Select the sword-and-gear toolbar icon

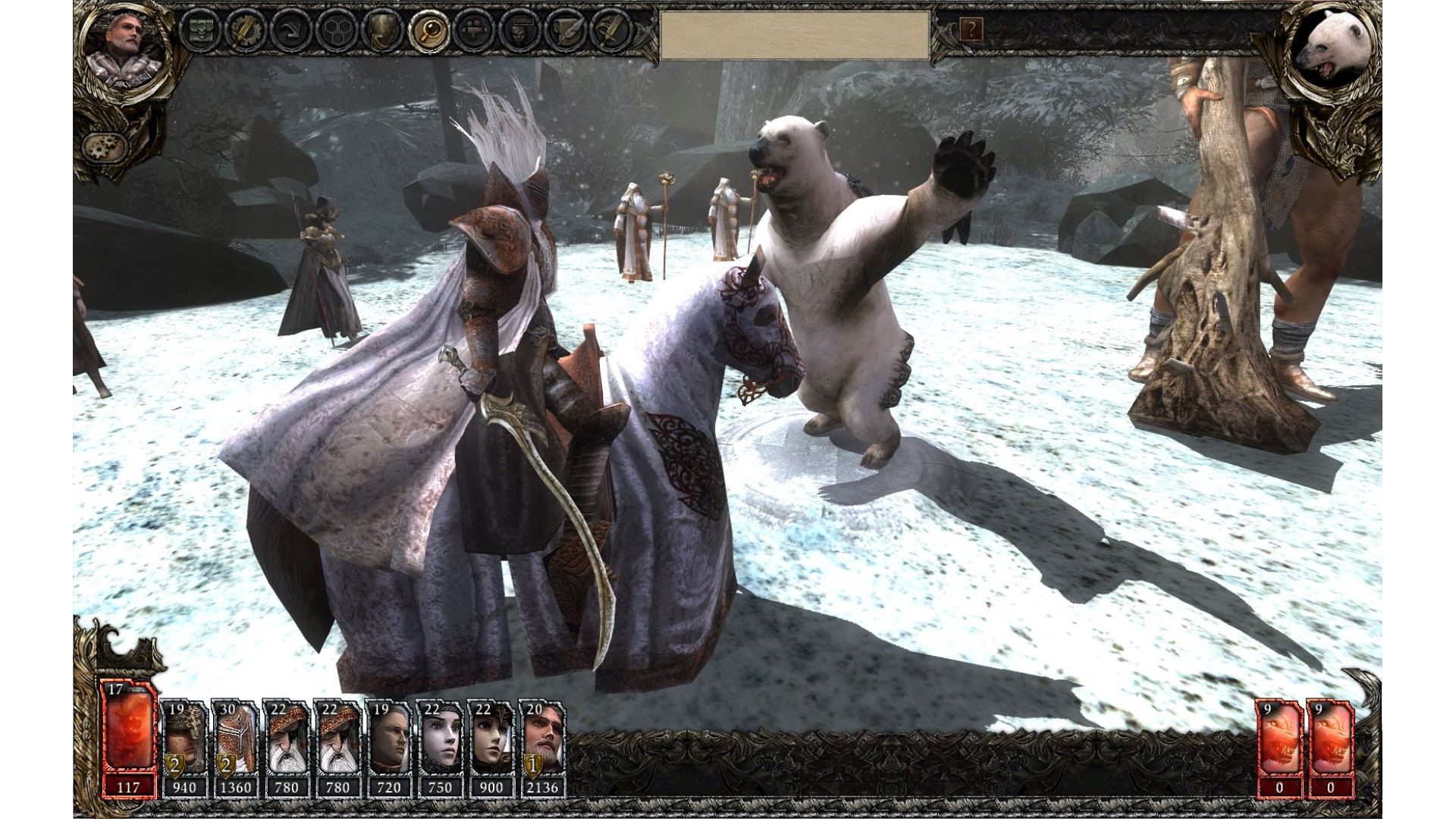click(246, 30)
